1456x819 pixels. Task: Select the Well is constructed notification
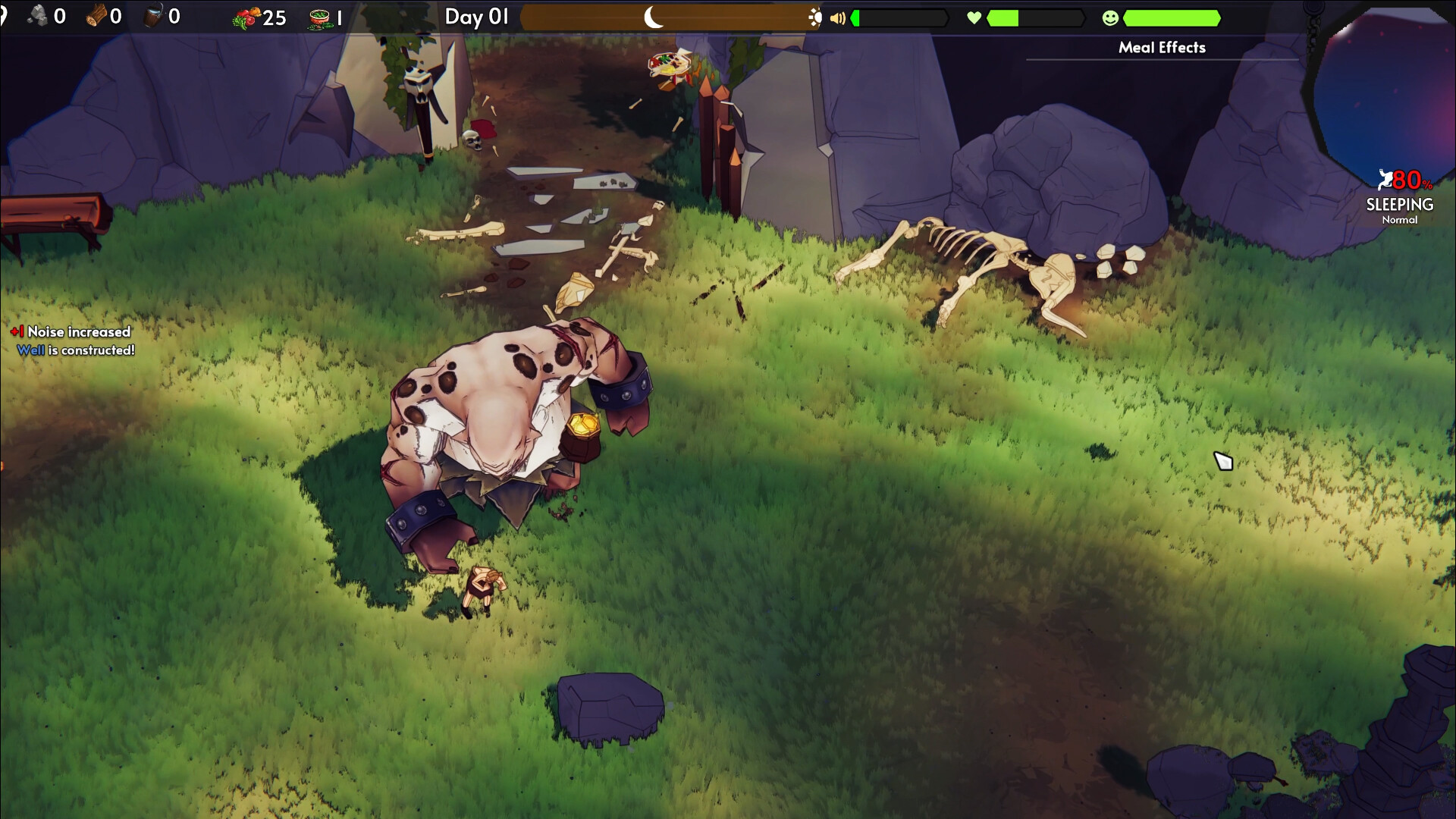pyautogui.click(x=76, y=350)
